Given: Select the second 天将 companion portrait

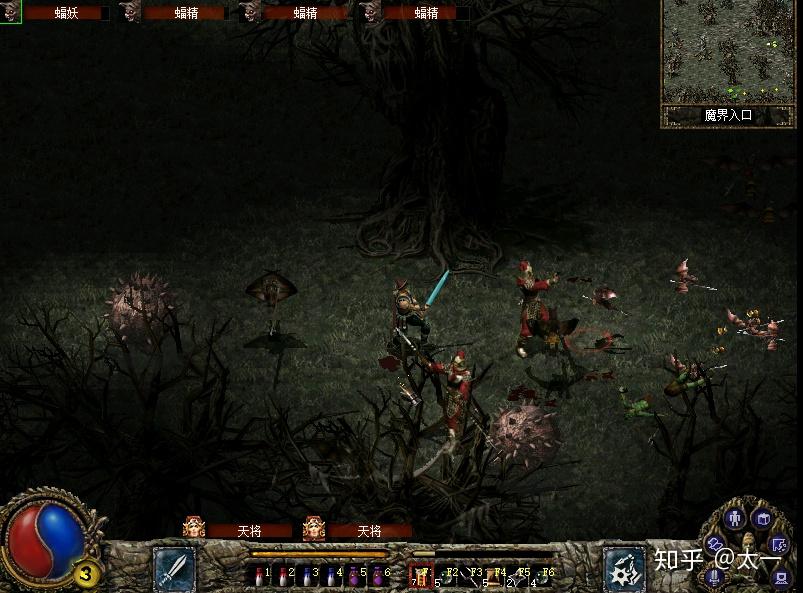Looking at the screenshot, I should pos(314,528).
